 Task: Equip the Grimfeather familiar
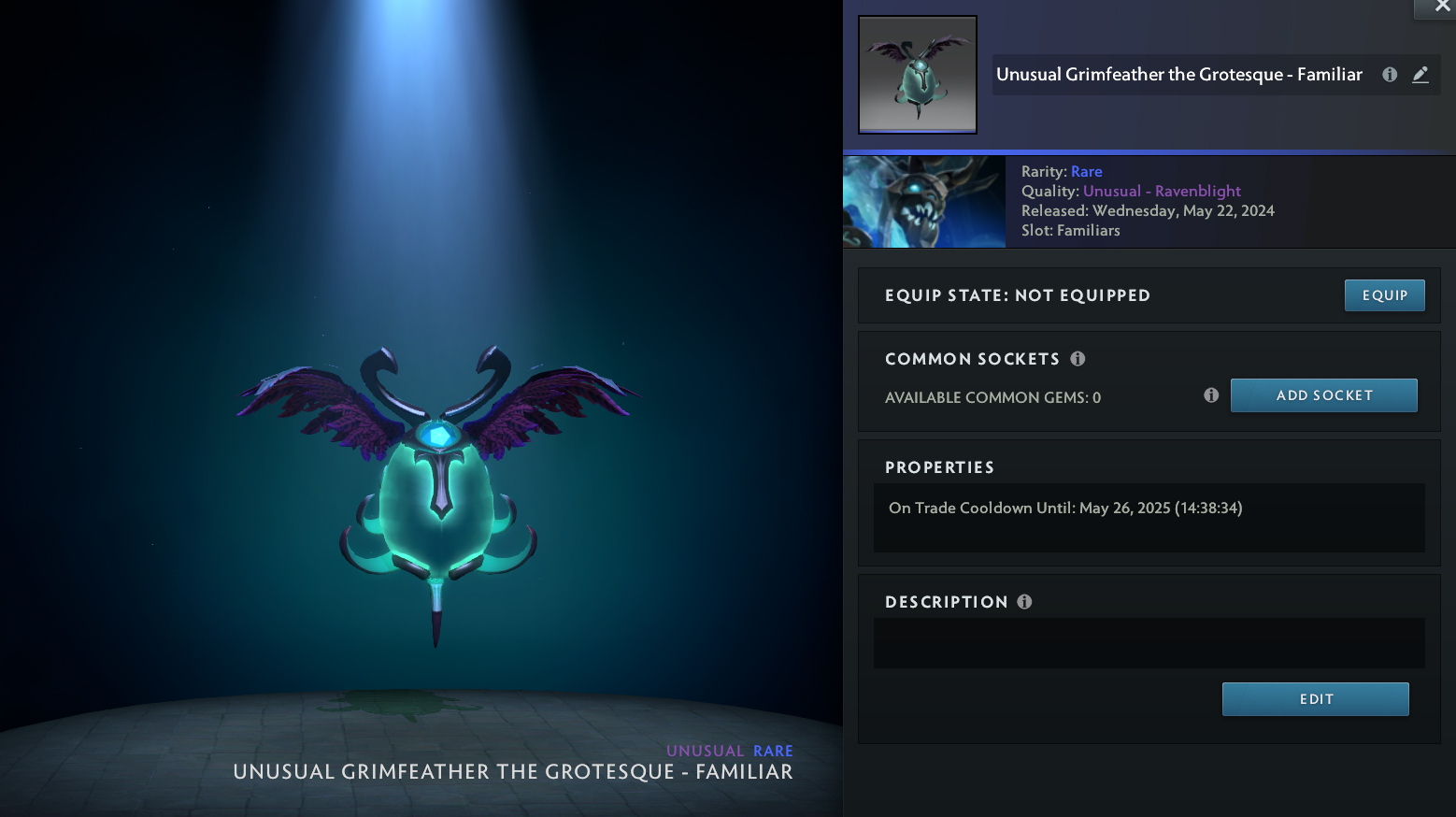[1384, 295]
